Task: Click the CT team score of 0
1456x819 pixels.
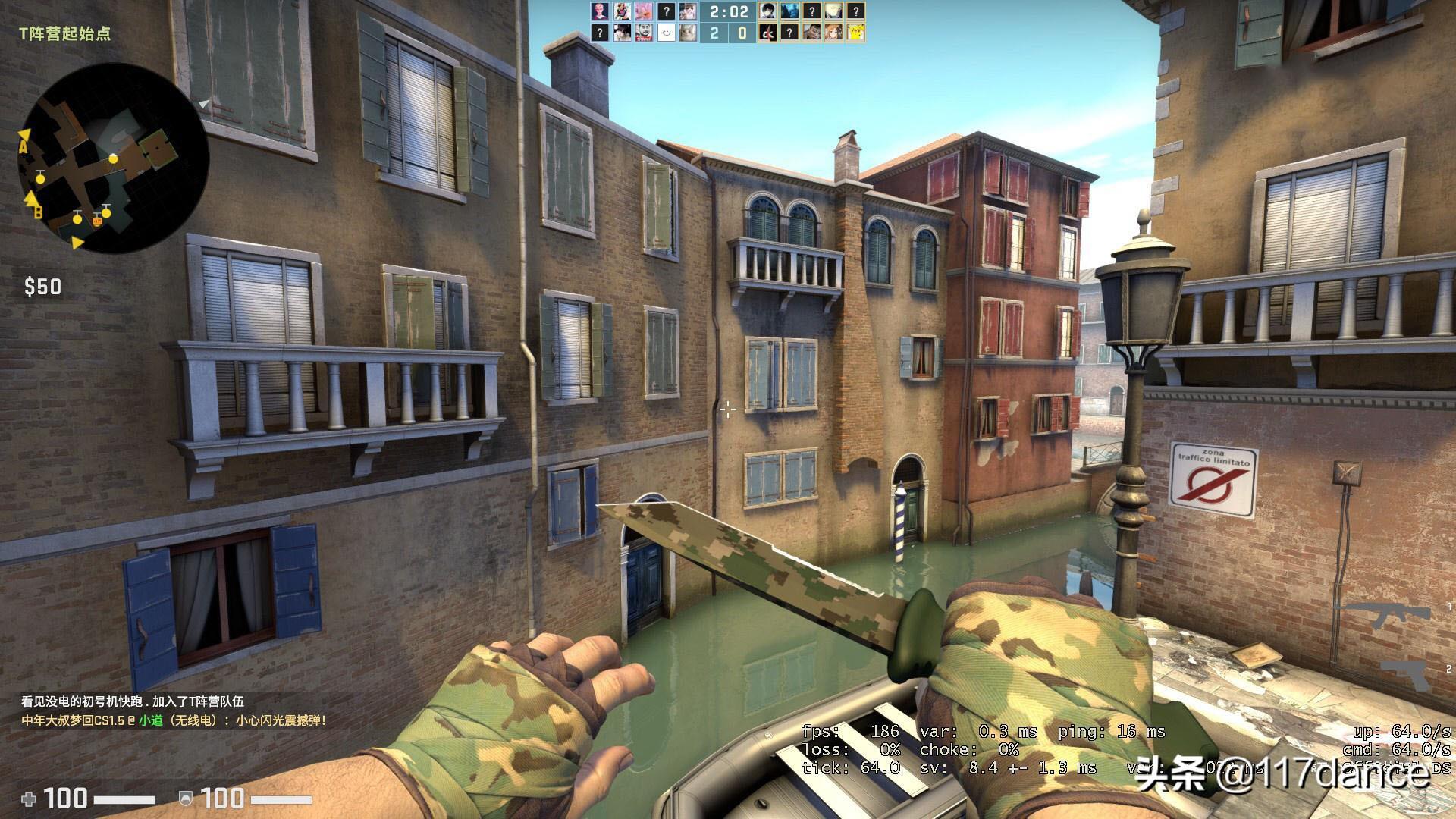Action: 742,33
